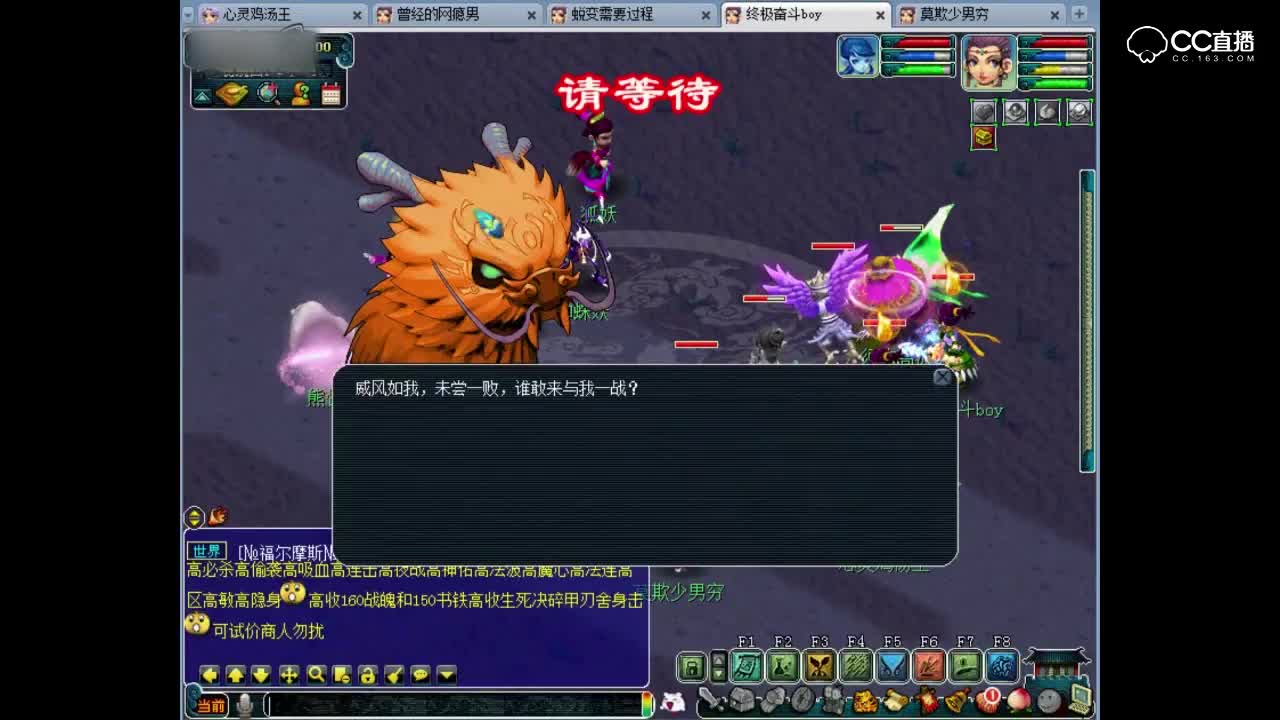
Task: Click the chat search magnifier icon
Action: [x=317, y=675]
